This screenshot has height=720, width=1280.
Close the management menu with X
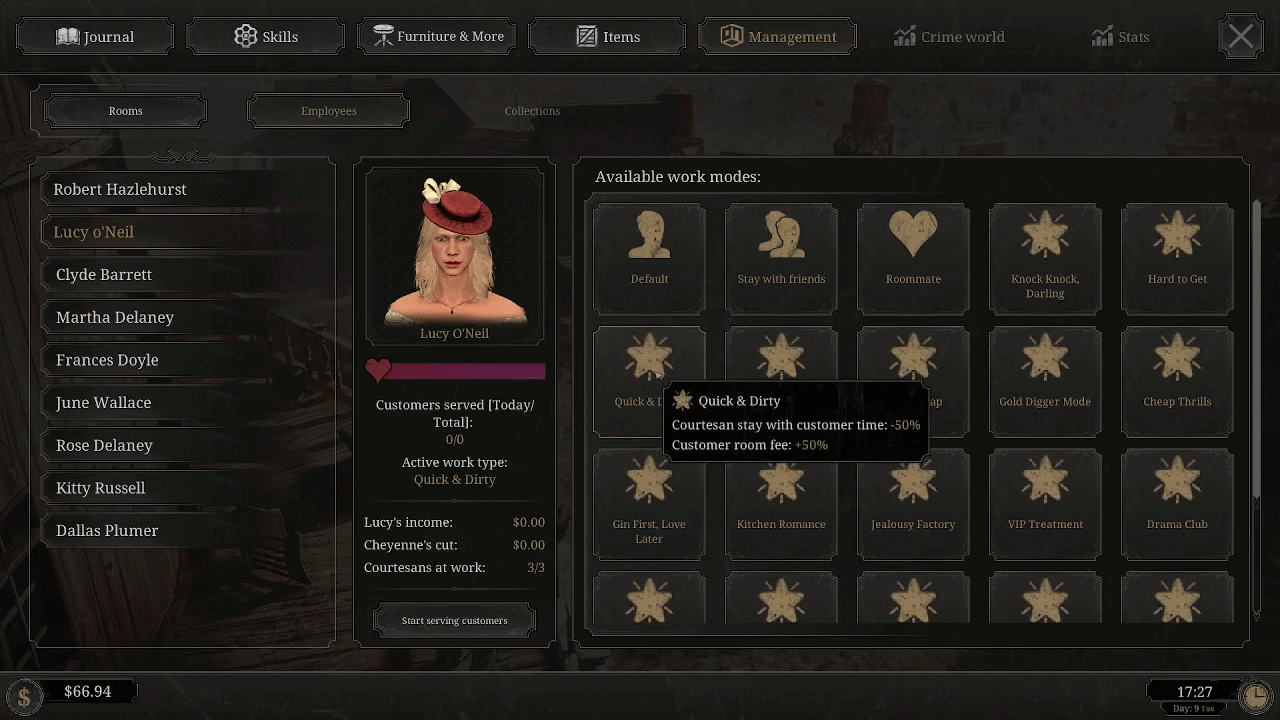[1240, 37]
